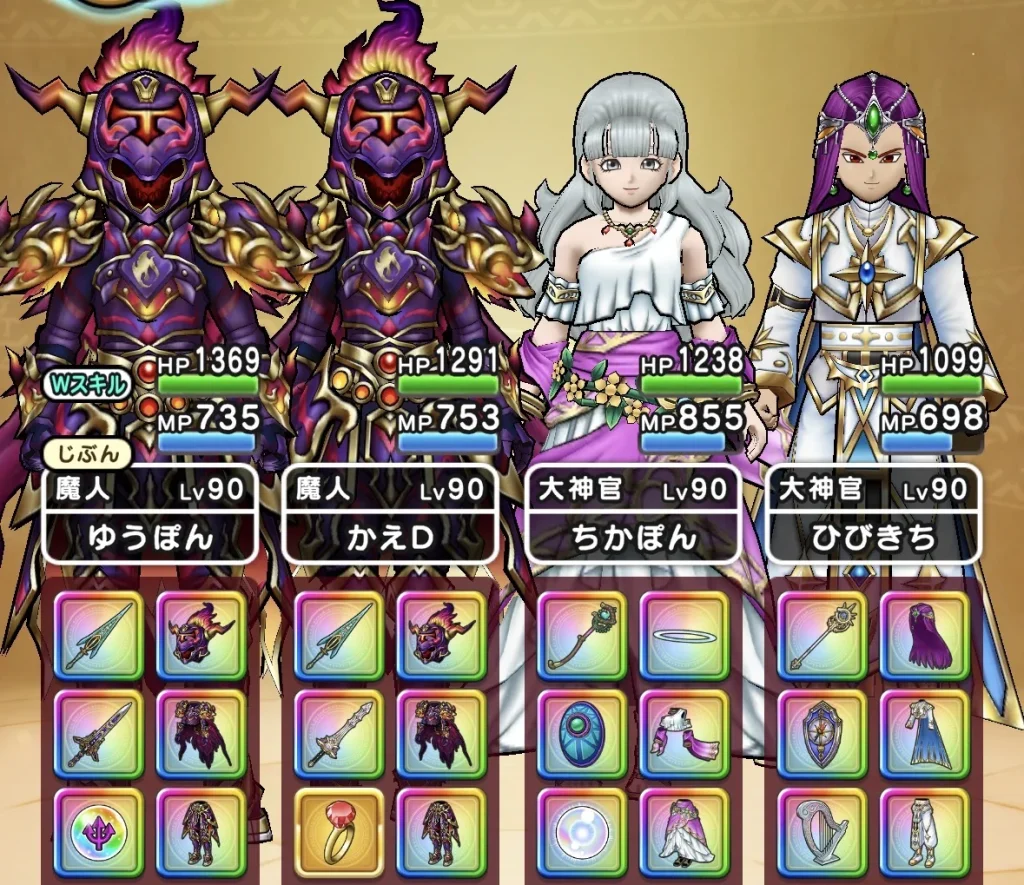
Task: Select the かえD character name plate
Action: pos(392,538)
